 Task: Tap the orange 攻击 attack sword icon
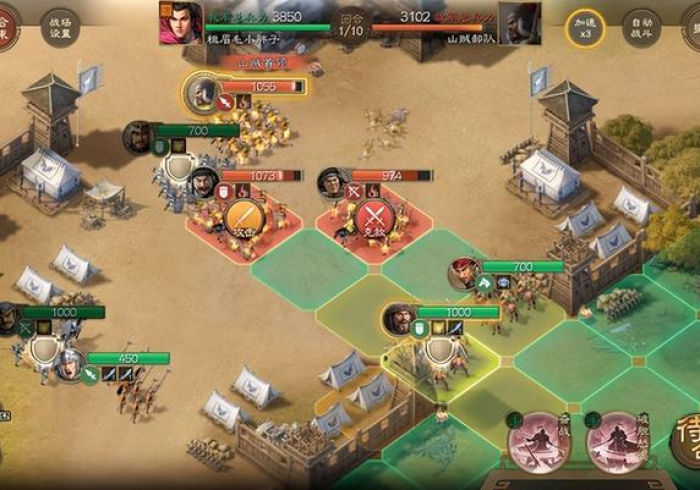243,219
